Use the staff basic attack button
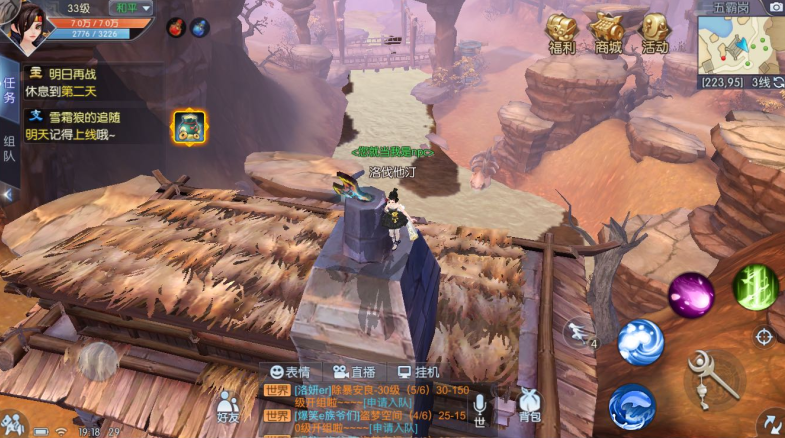This screenshot has height=438, width=785. coord(714,379)
